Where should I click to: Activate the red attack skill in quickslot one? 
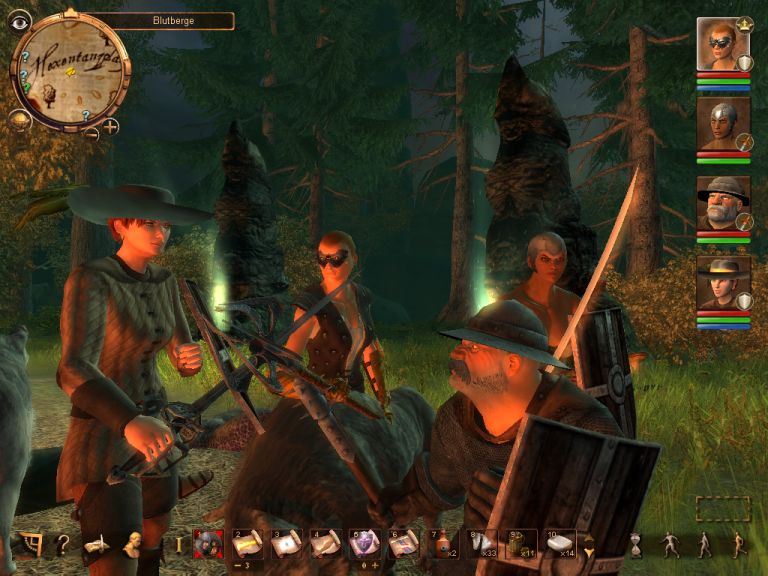(208, 545)
